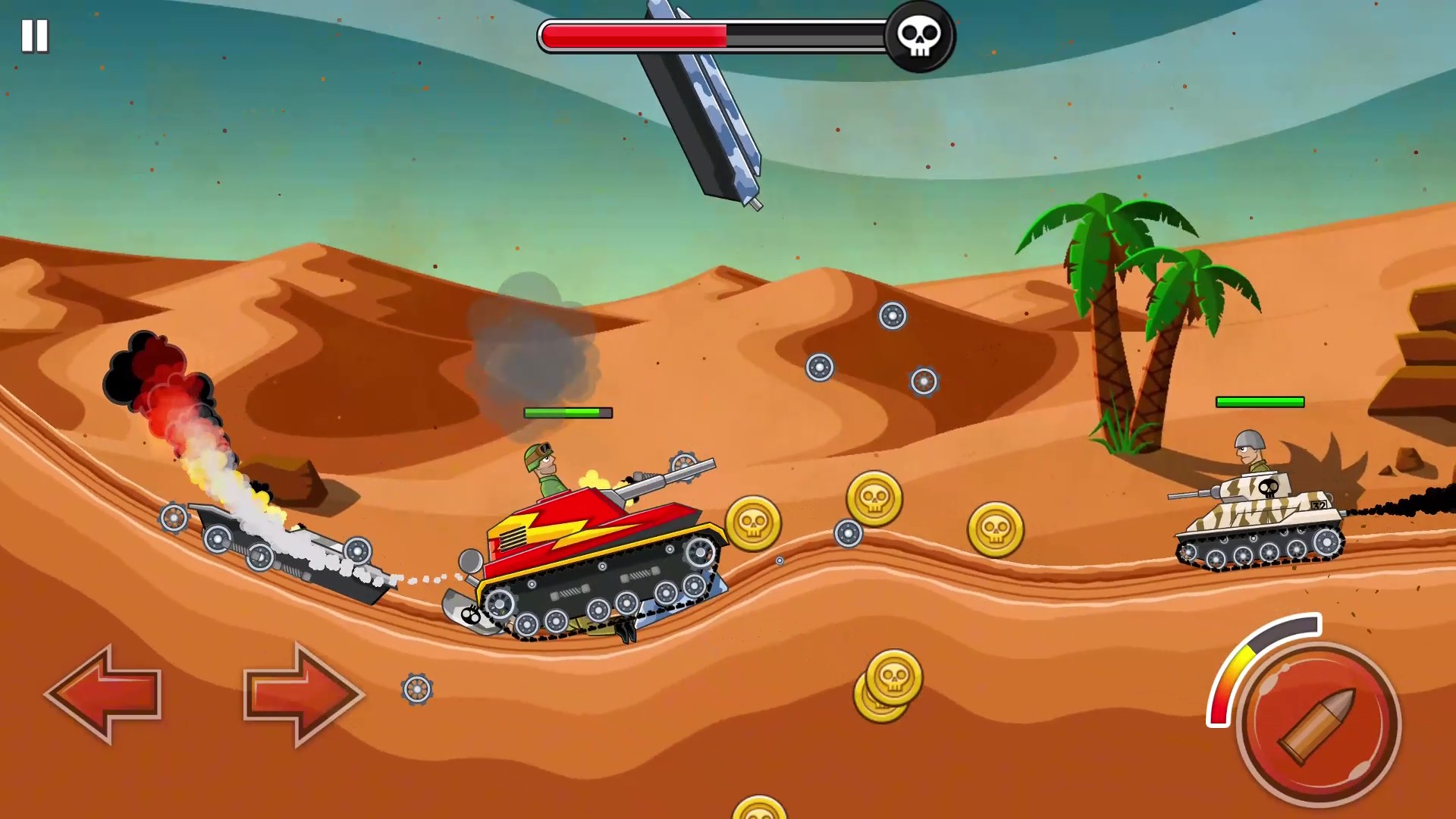Viewport: 1456px width, 819px height.
Task: Click the green health bar above the red tank
Action: tap(567, 413)
